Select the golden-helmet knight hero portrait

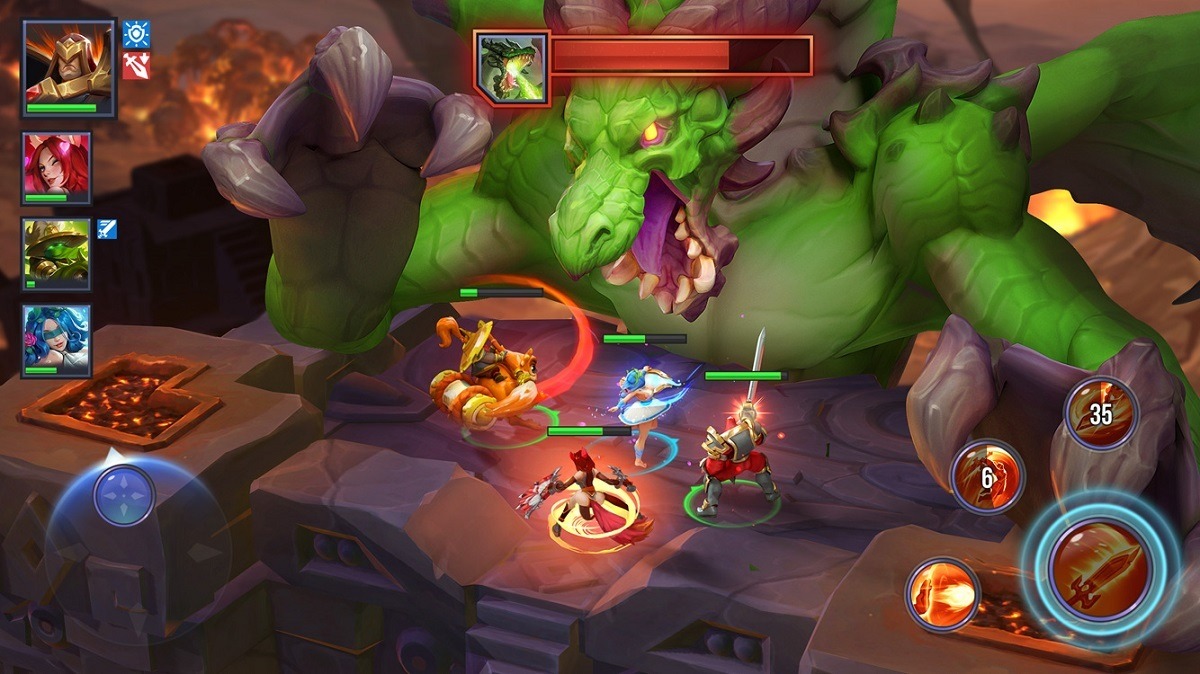click(68, 67)
